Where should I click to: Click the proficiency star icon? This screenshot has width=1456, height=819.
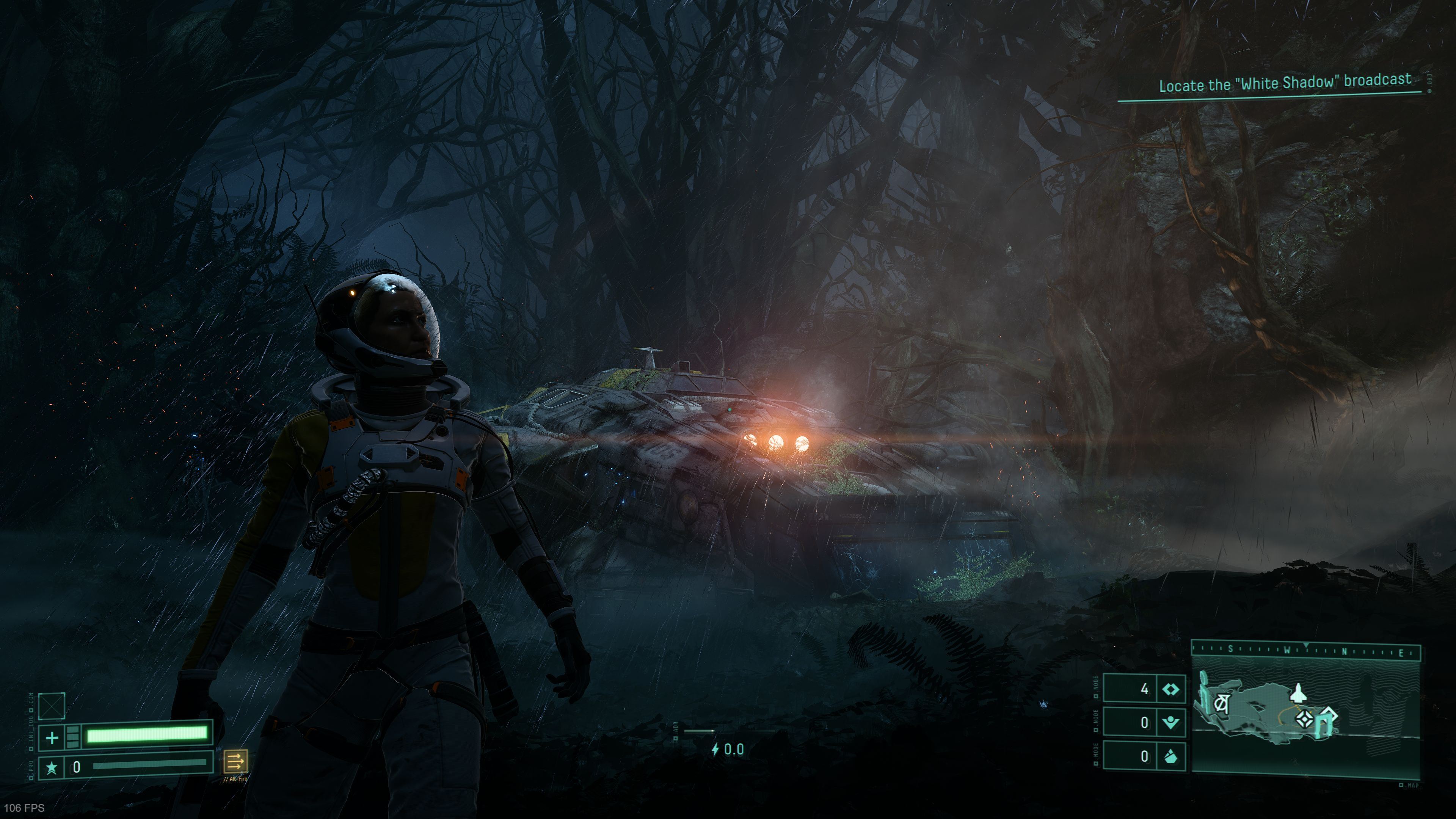point(52,767)
